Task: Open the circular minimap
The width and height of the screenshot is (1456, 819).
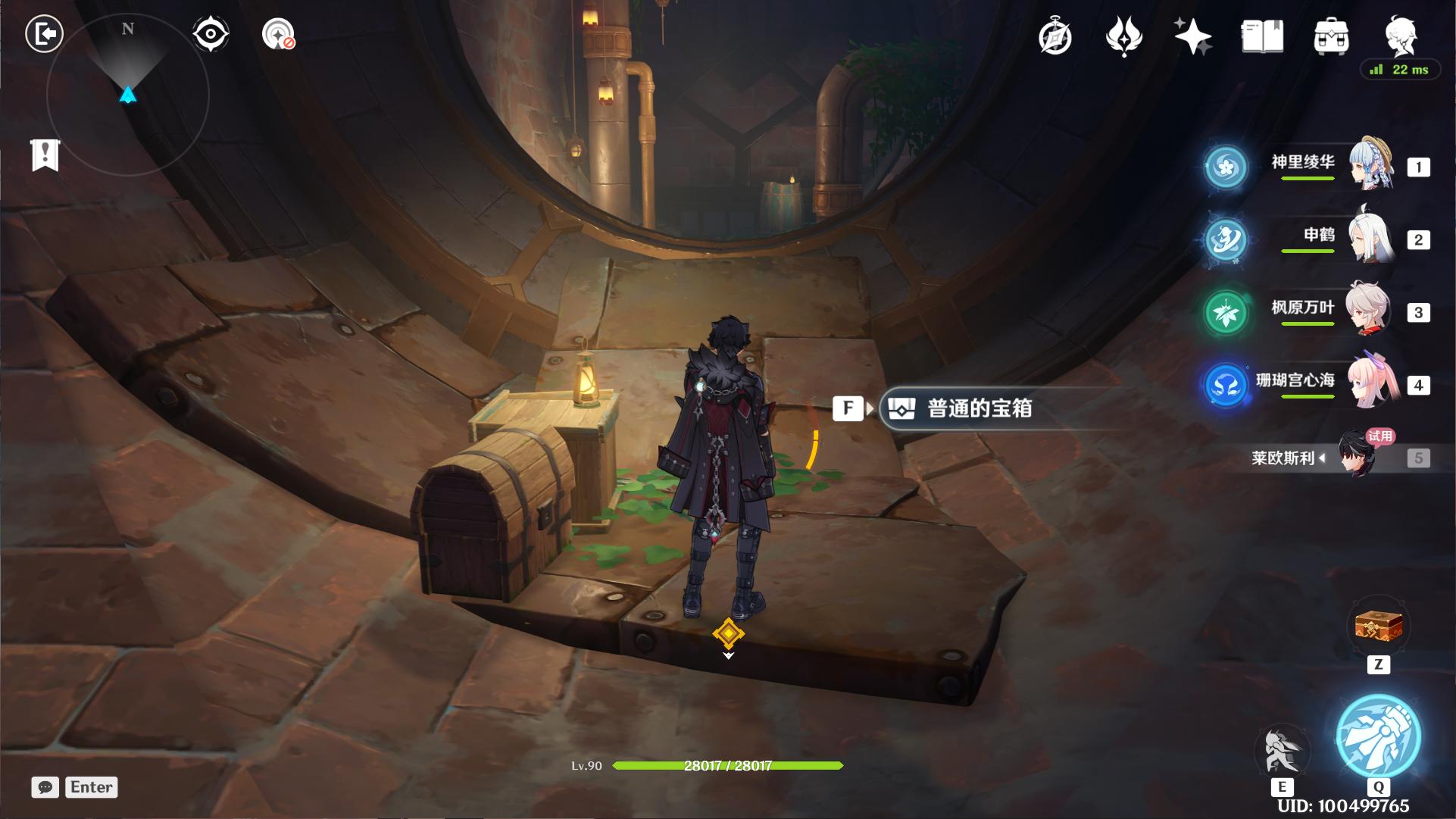Action: pos(127,95)
